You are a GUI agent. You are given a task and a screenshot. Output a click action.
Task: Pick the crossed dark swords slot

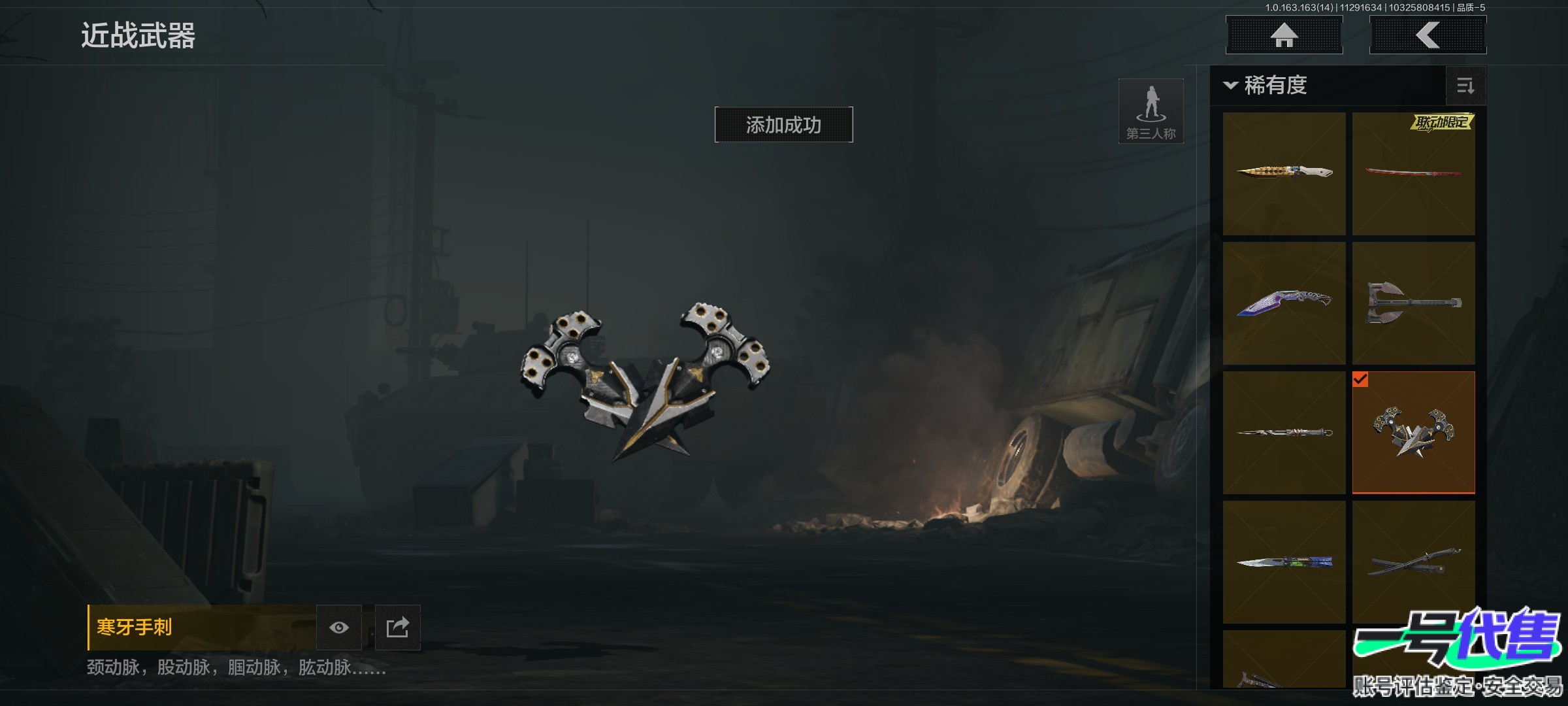1413,562
